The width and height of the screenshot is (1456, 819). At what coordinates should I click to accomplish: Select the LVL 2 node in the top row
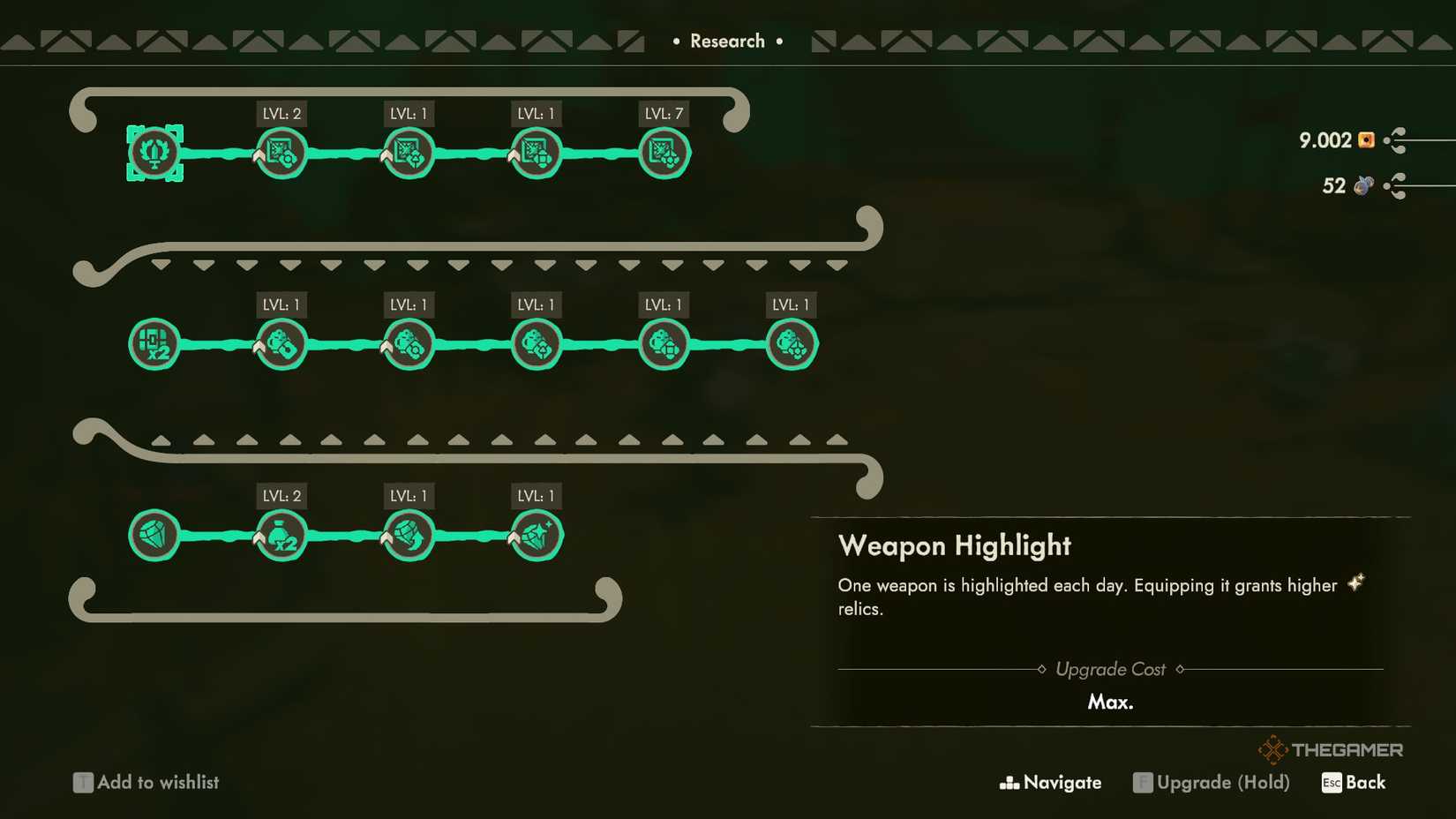click(x=281, y=153)
